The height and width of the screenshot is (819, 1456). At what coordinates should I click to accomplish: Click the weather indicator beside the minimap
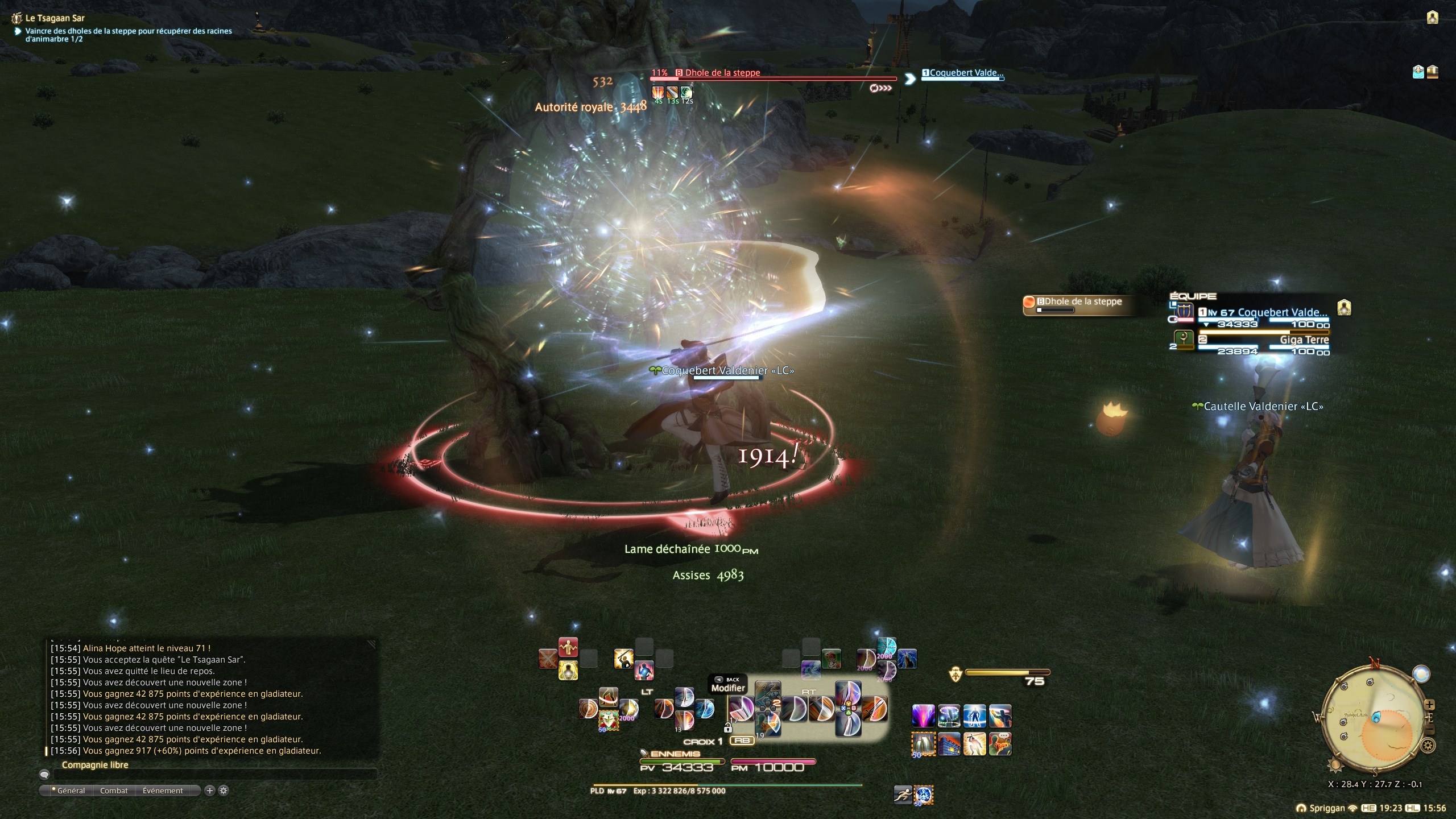tap(1421, 673)
